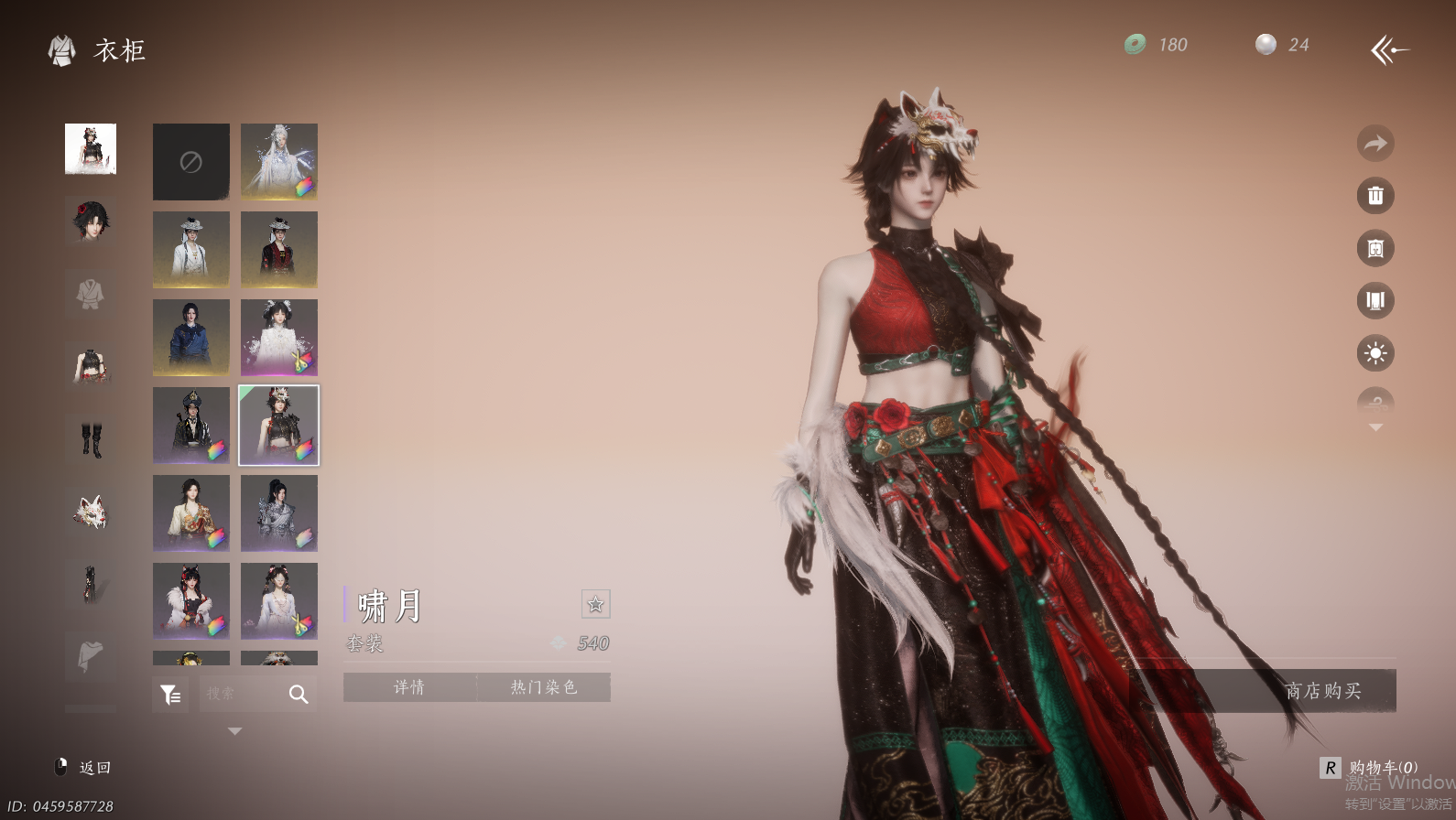The width and height of the screenshot is (1456, 820).
Task: Click the 商店购买 shop purchase button
Action: point(1322,691)
